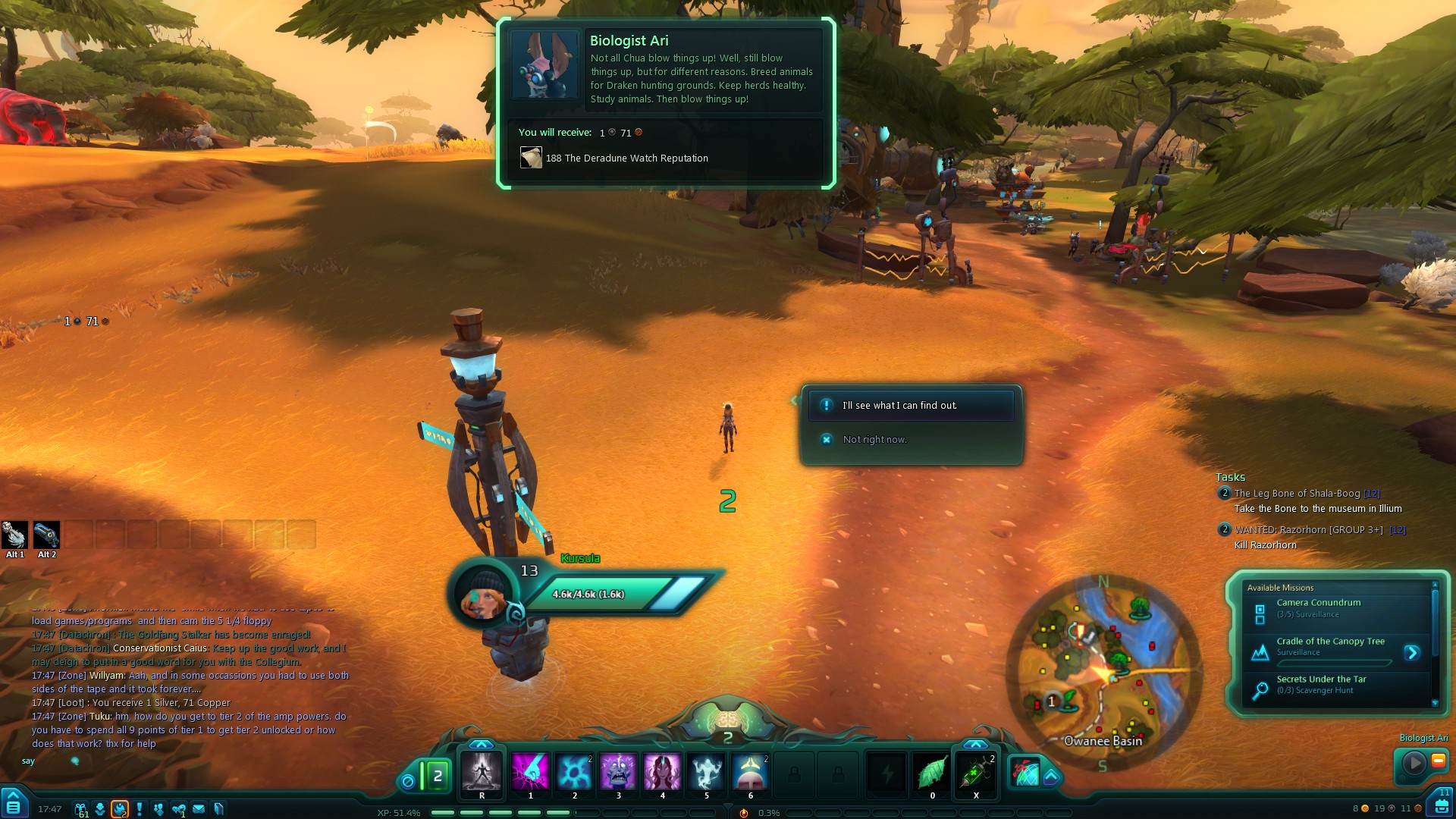The height and width of the screenshot is (819, 1456).
Task: Use the green leaf item in slot 0
Action: click(x=932, y=773)
